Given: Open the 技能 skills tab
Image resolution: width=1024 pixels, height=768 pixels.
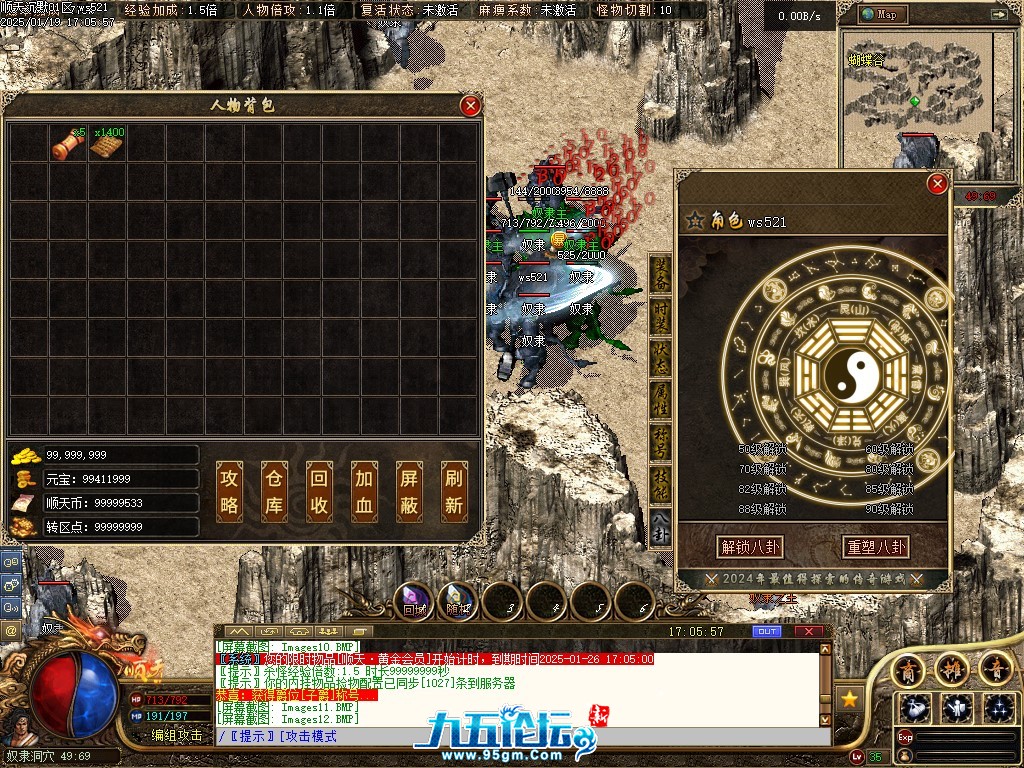Looking at the screenshot, I should click(x=661, y=484).
